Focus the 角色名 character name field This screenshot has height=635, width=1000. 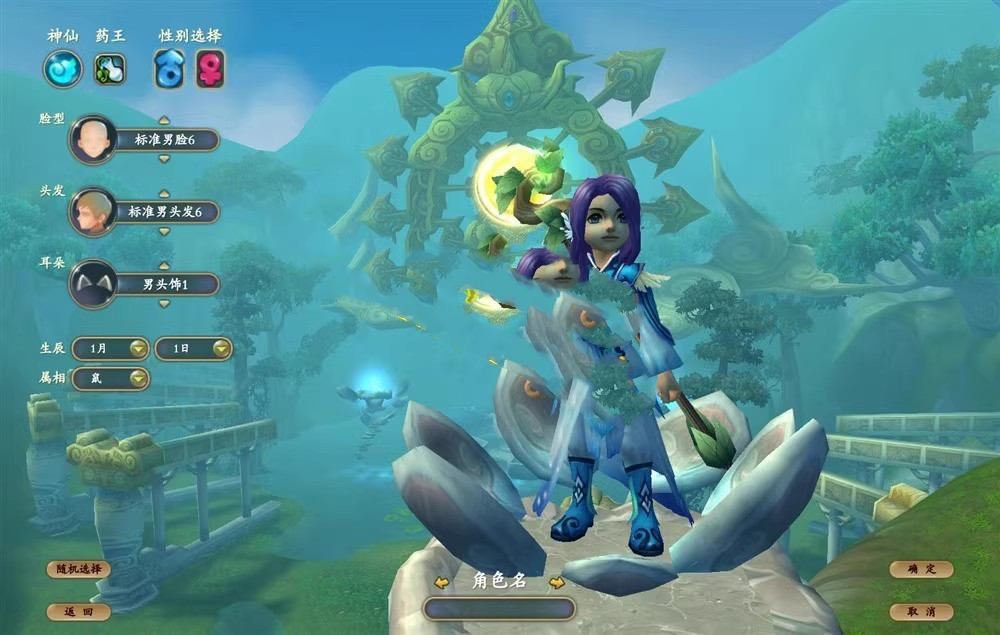[499, 608]
